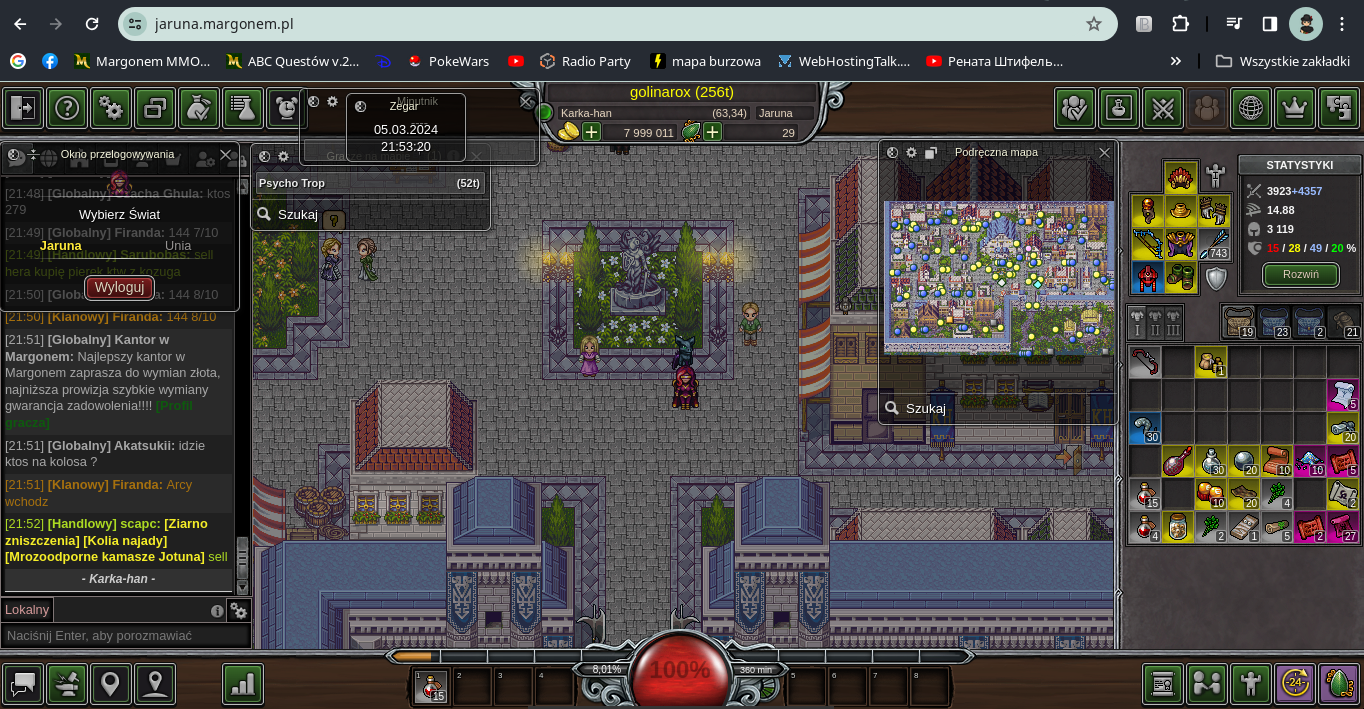The image size is (1364, 709).
Task: Add gold with the plus beside coins
Action: (592, 132)
